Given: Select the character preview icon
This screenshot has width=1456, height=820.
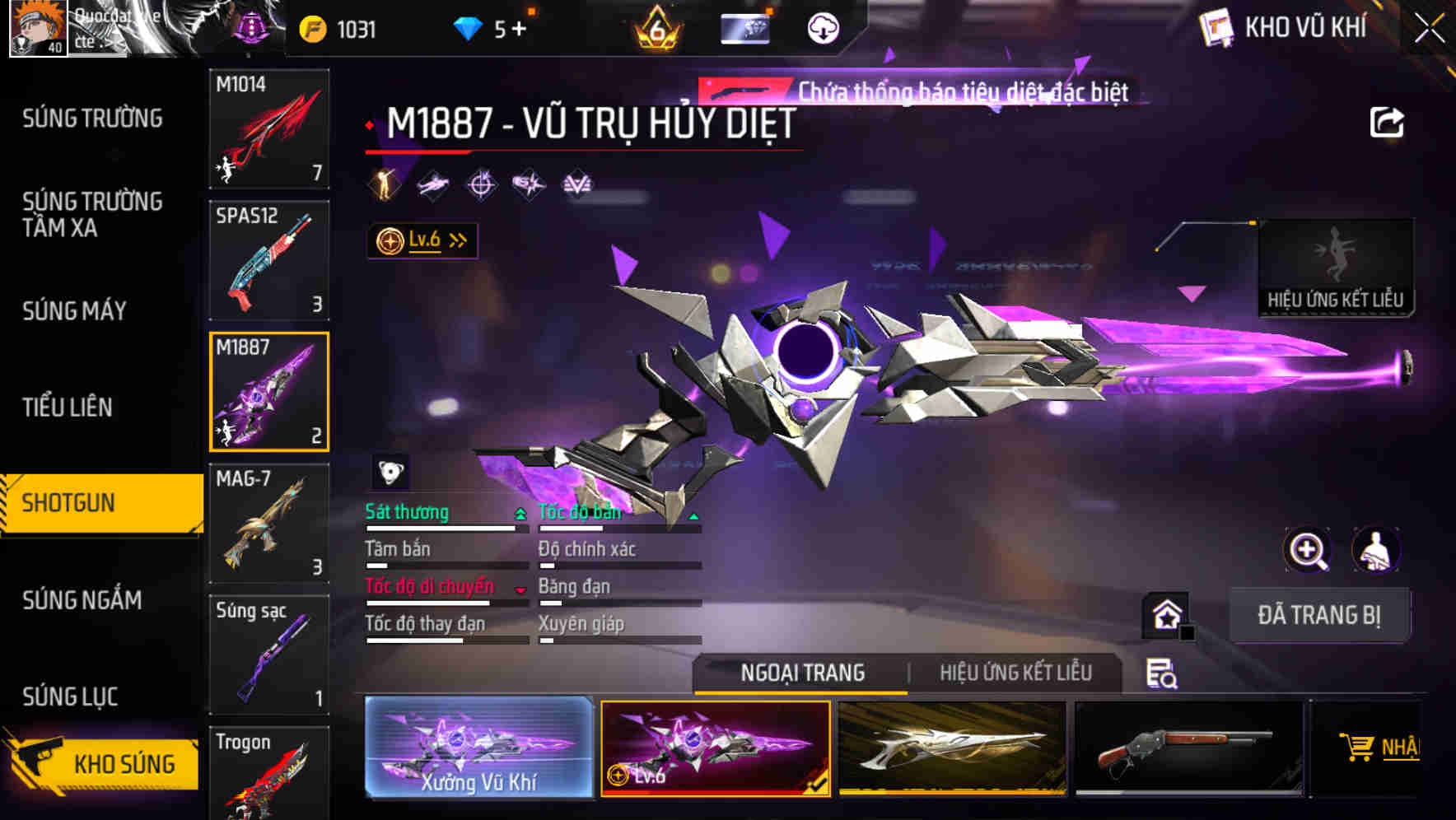Looking at the screenshot, I should (1377, 550).
